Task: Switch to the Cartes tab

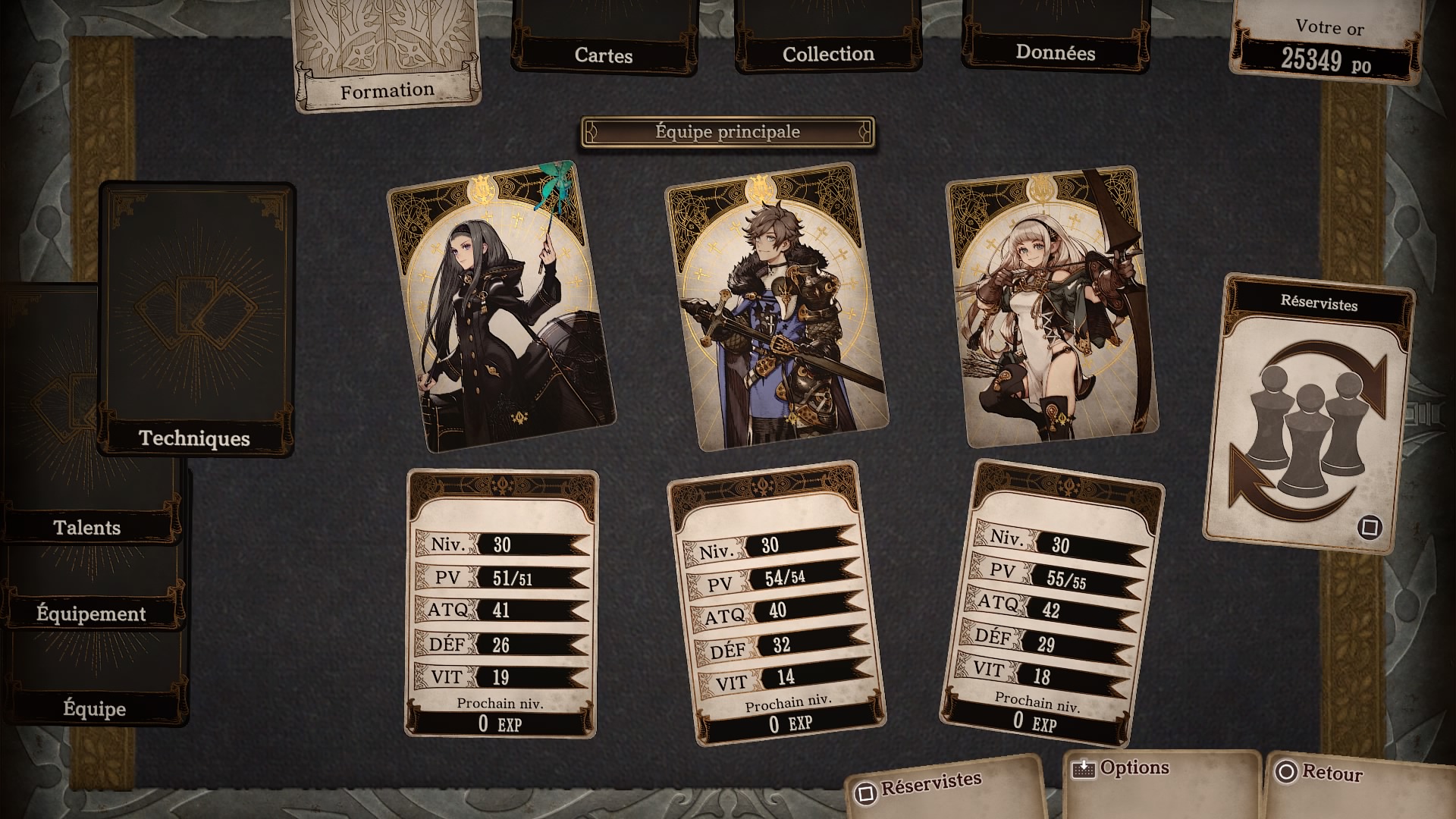Action: coord(604,45)
